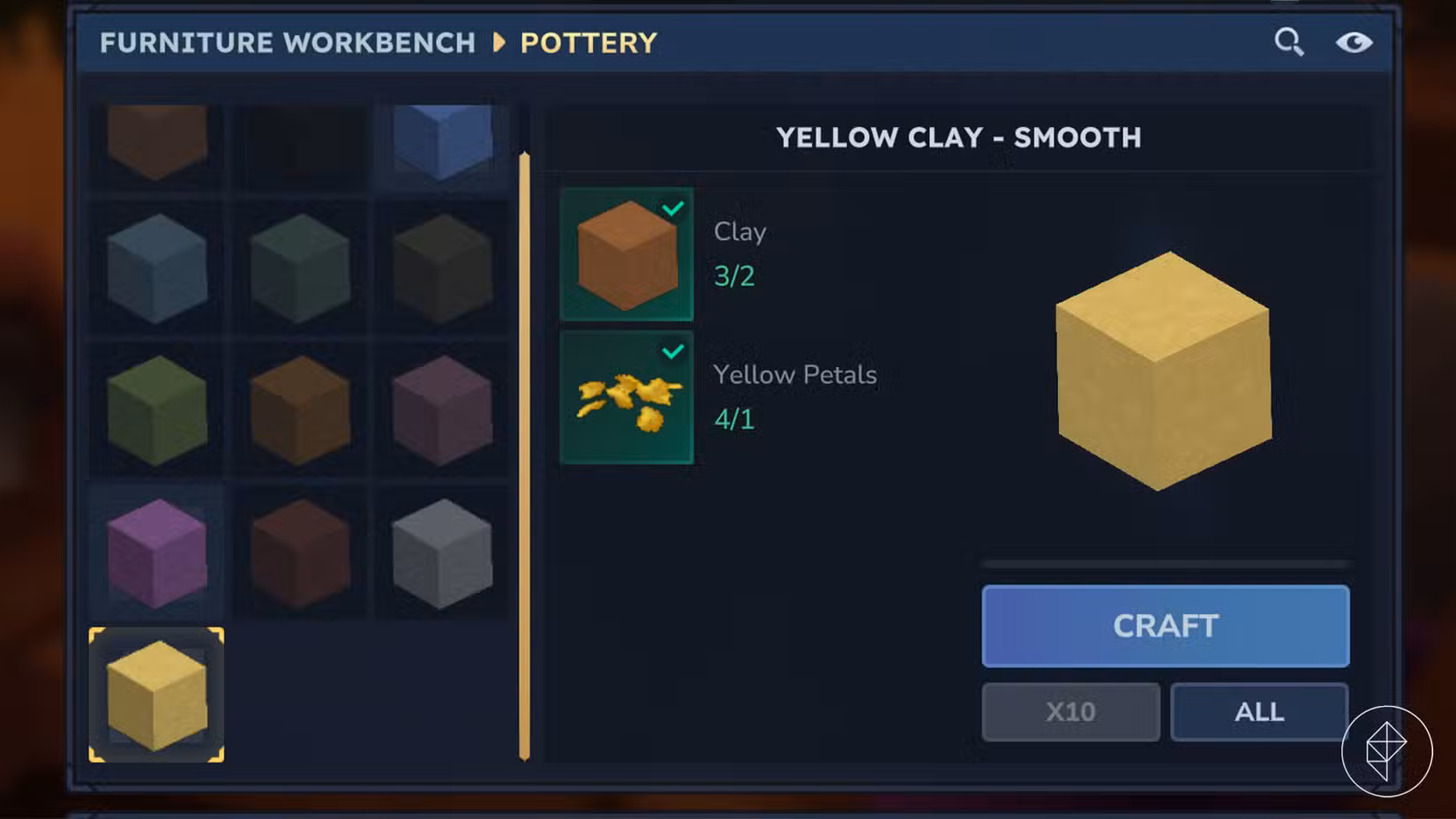Click the purple clay block icon in the fourth row

tap(157, 552)
